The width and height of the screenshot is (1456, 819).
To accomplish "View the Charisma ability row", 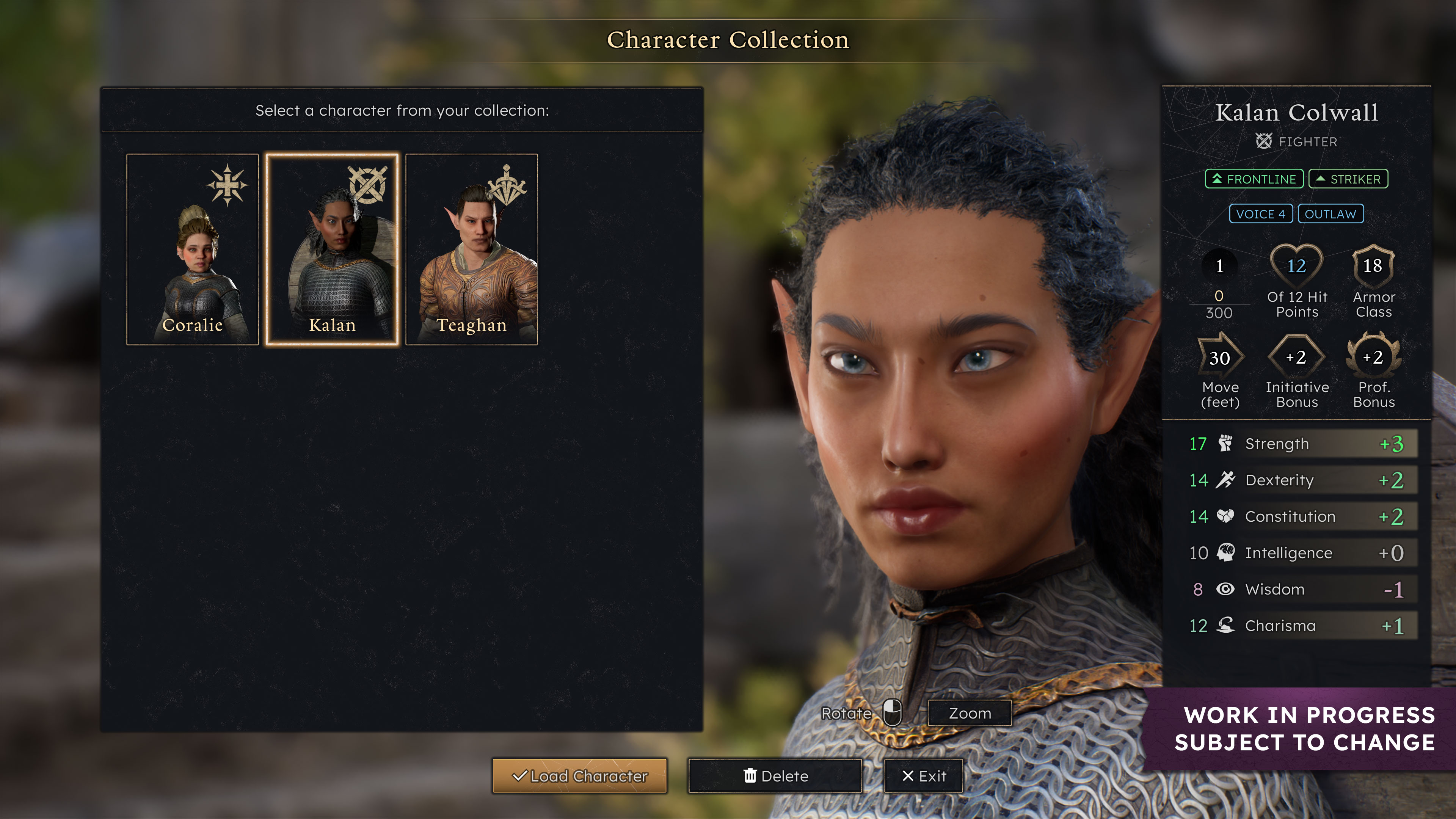I will (1297, 626).
